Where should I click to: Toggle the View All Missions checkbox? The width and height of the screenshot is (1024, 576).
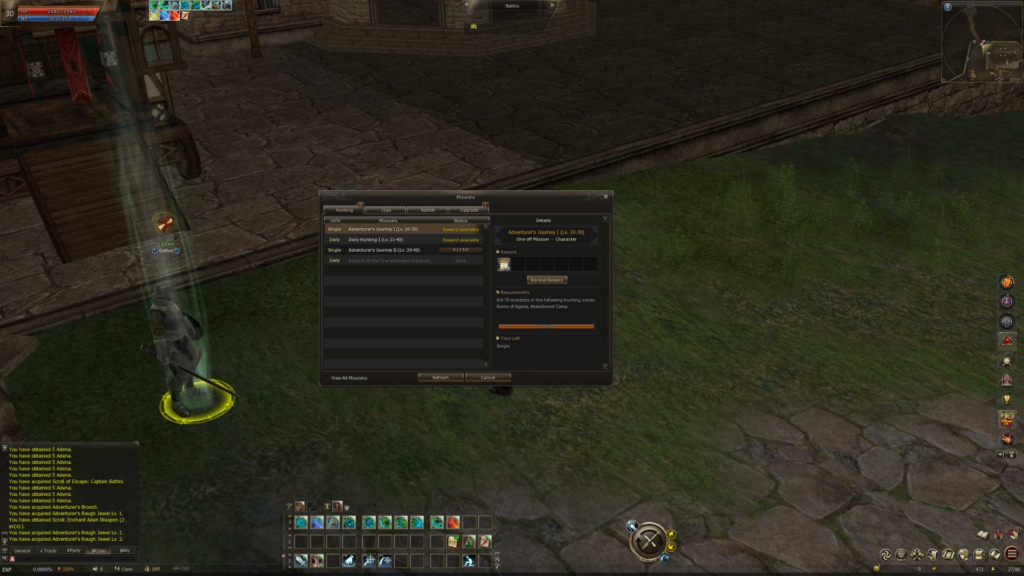[x=327, y=378]
